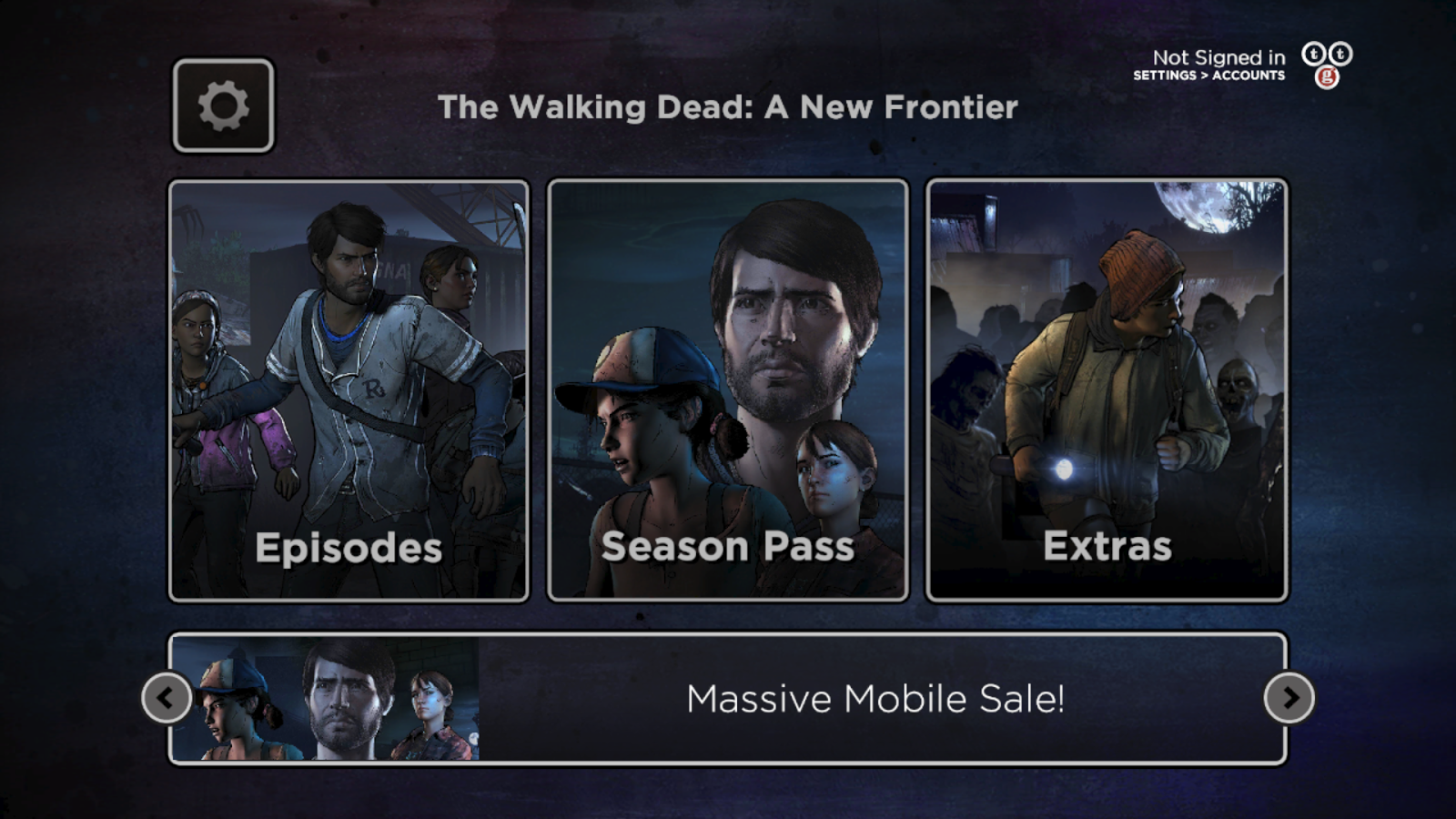The image size is (1456, 819).
Task: Go back in the carousel using the left chevron
Action: (x=166, y=699)
